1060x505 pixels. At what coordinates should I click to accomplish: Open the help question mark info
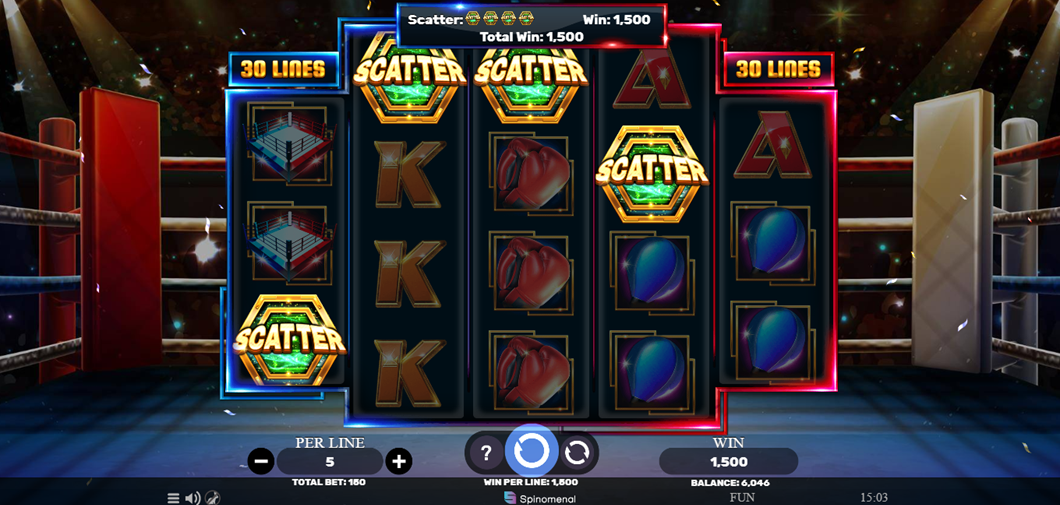(486, 453)
